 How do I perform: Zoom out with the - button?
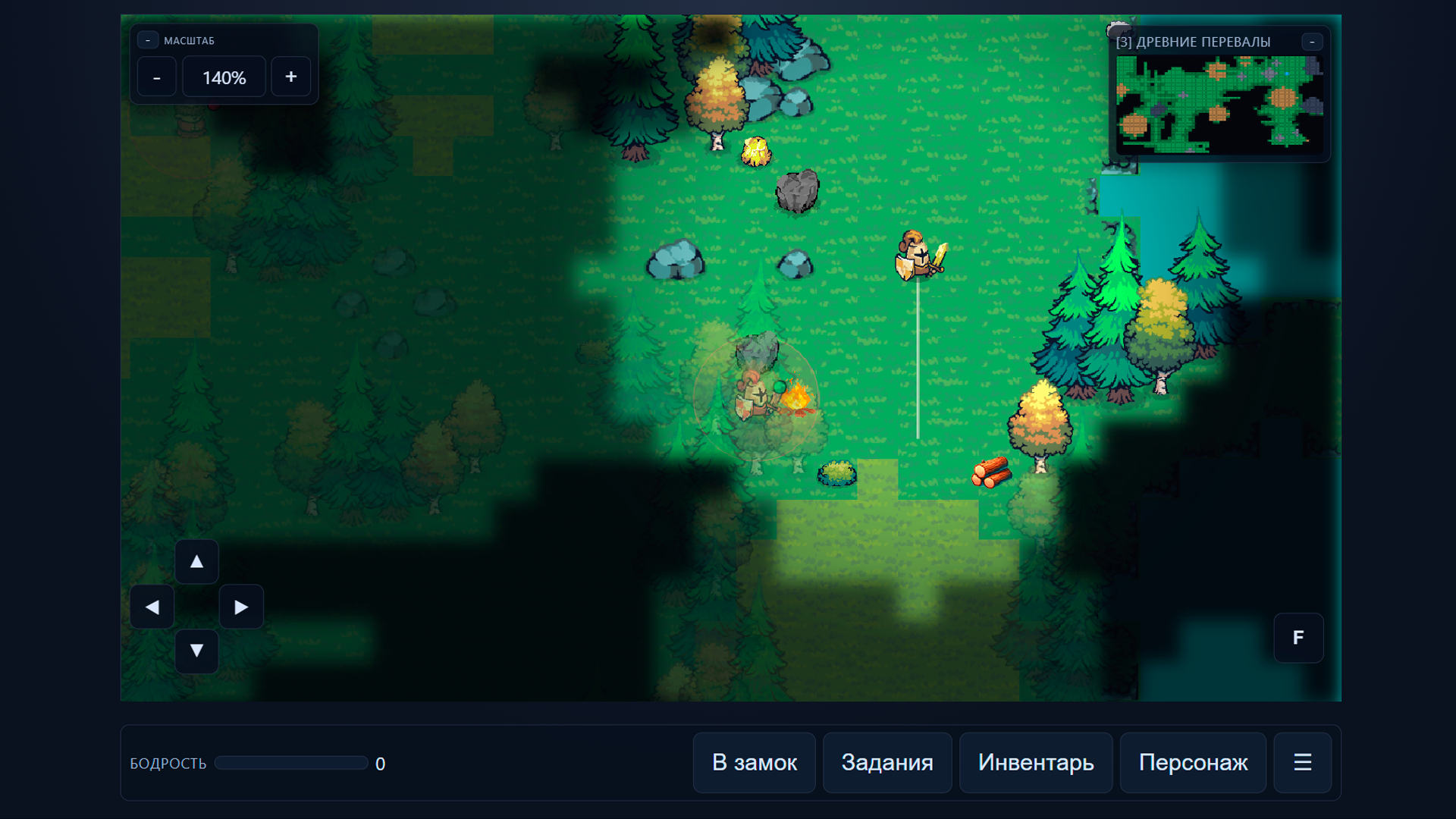click(x=156, y=76)
